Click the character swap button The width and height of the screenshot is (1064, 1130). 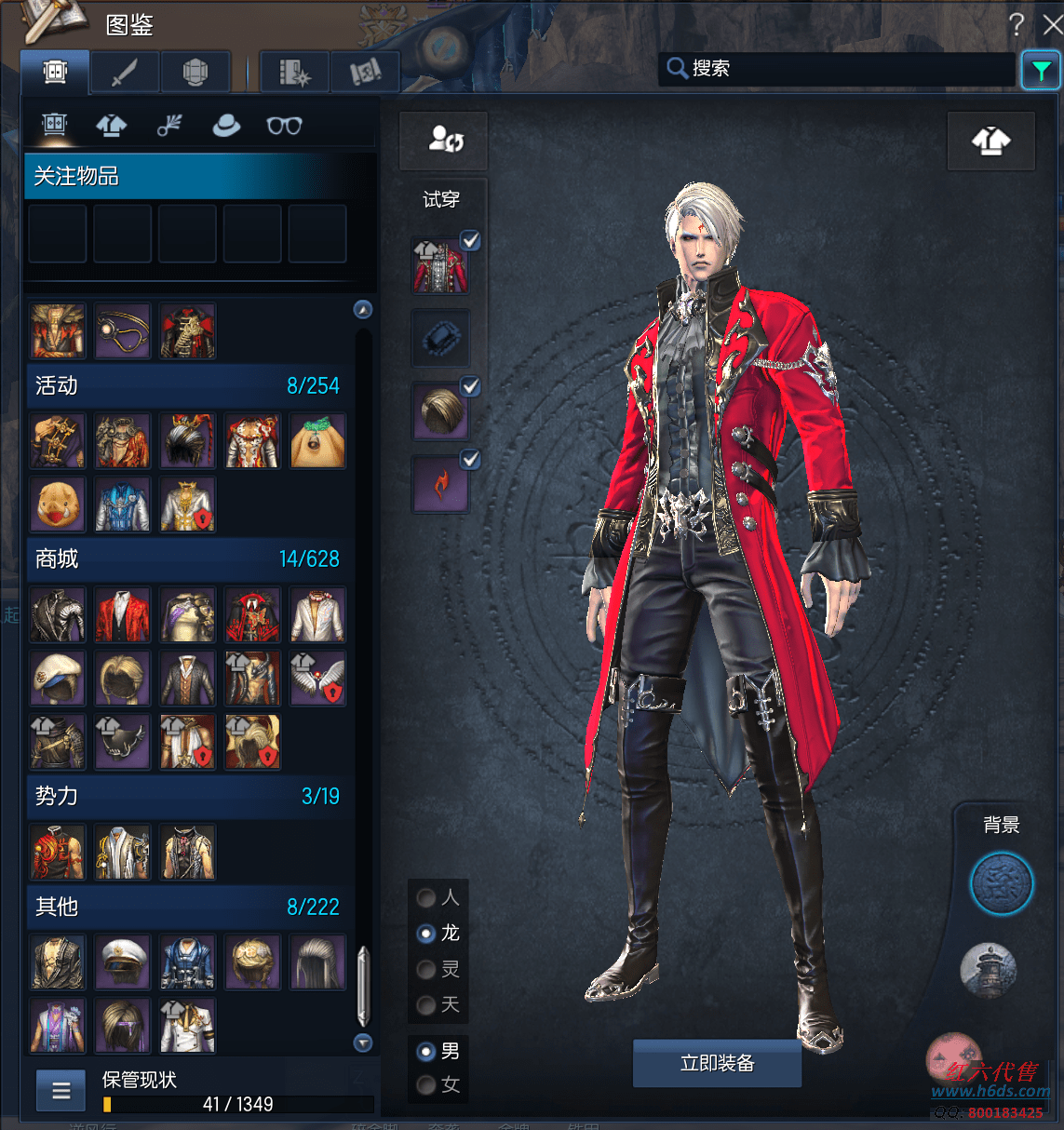(444, 141)
